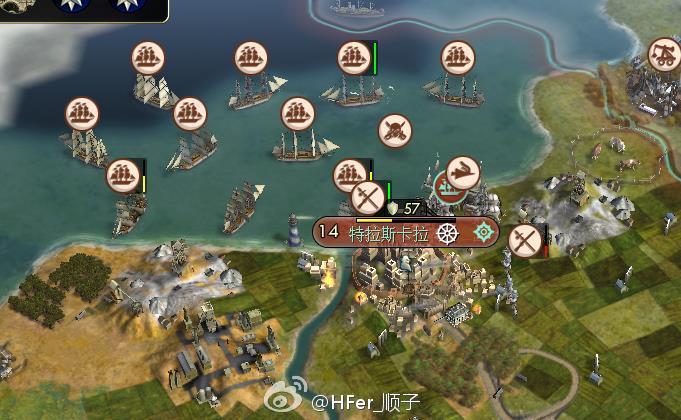Select the crossed weapons flag with red health bar
This screenshot has width=681, height=420.
pos(524,241)
